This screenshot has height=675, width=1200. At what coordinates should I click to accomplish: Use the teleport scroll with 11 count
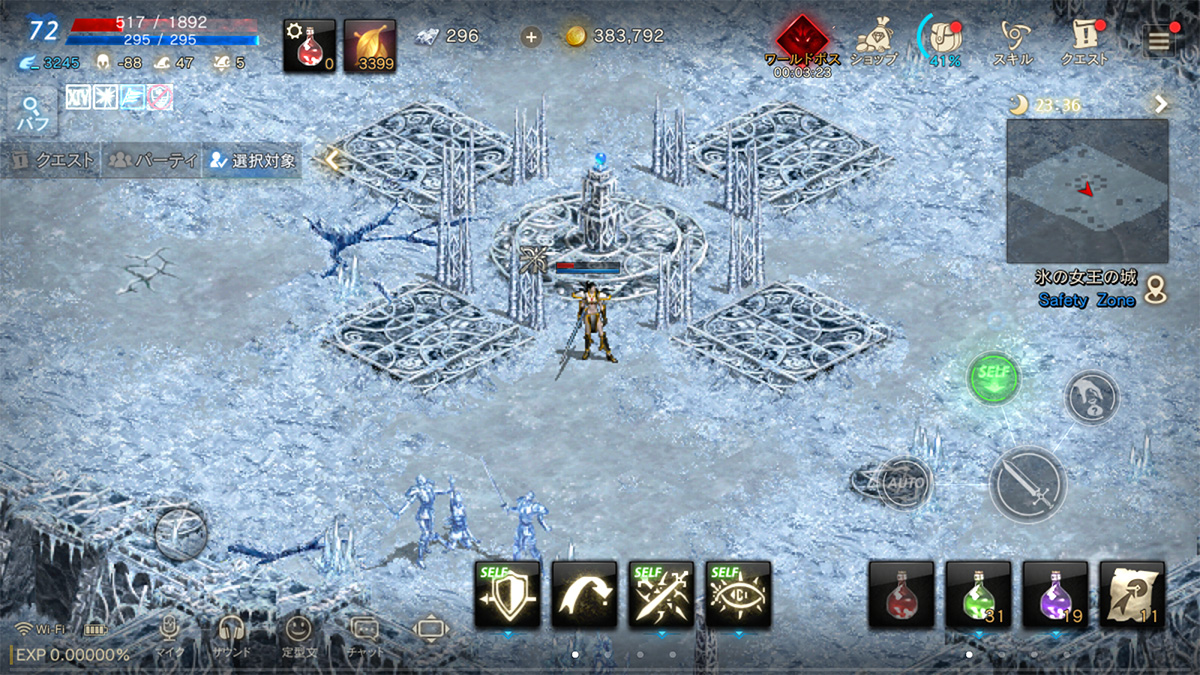point(1132,595)
